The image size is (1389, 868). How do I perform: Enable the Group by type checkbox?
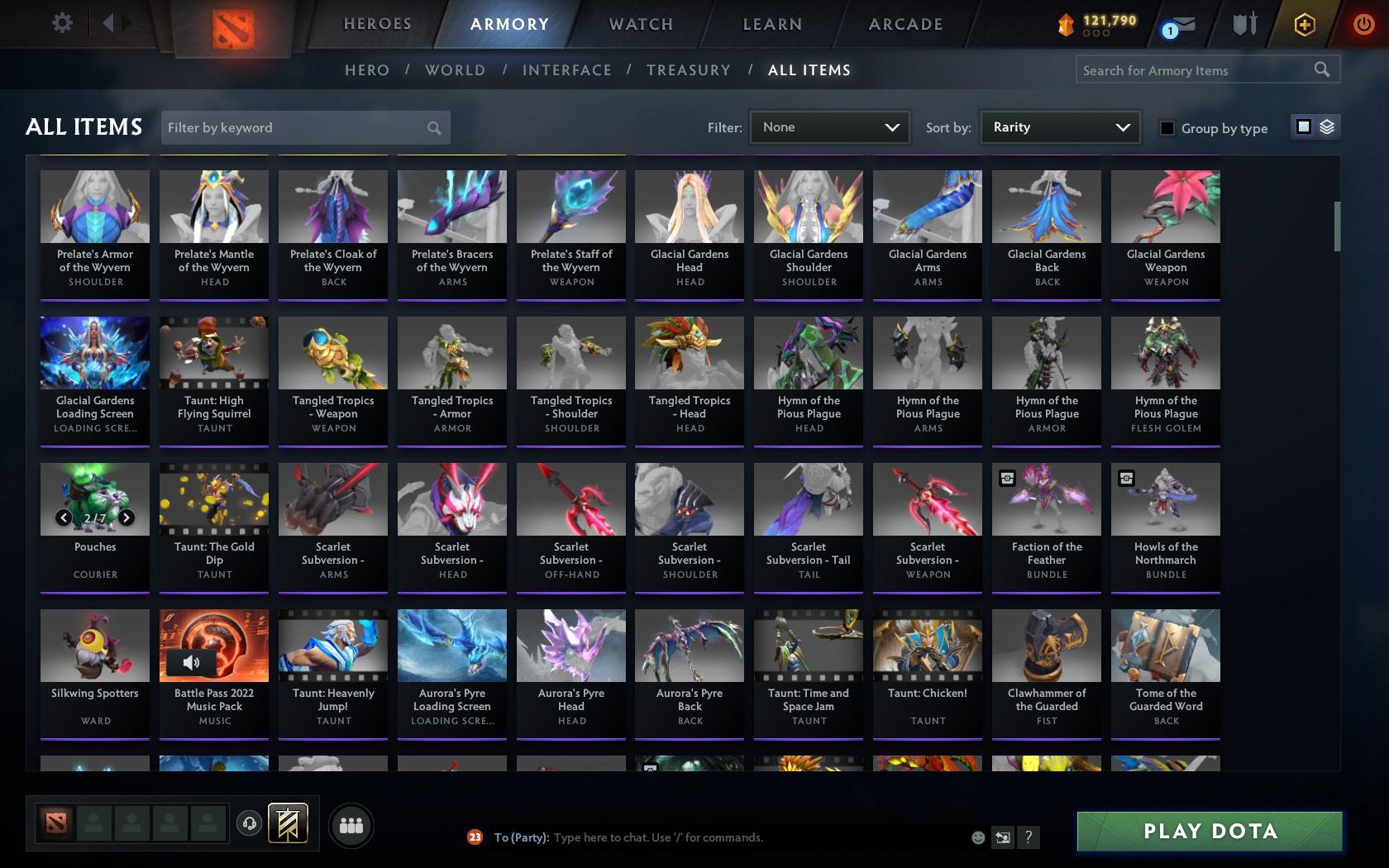point(1166,129)
